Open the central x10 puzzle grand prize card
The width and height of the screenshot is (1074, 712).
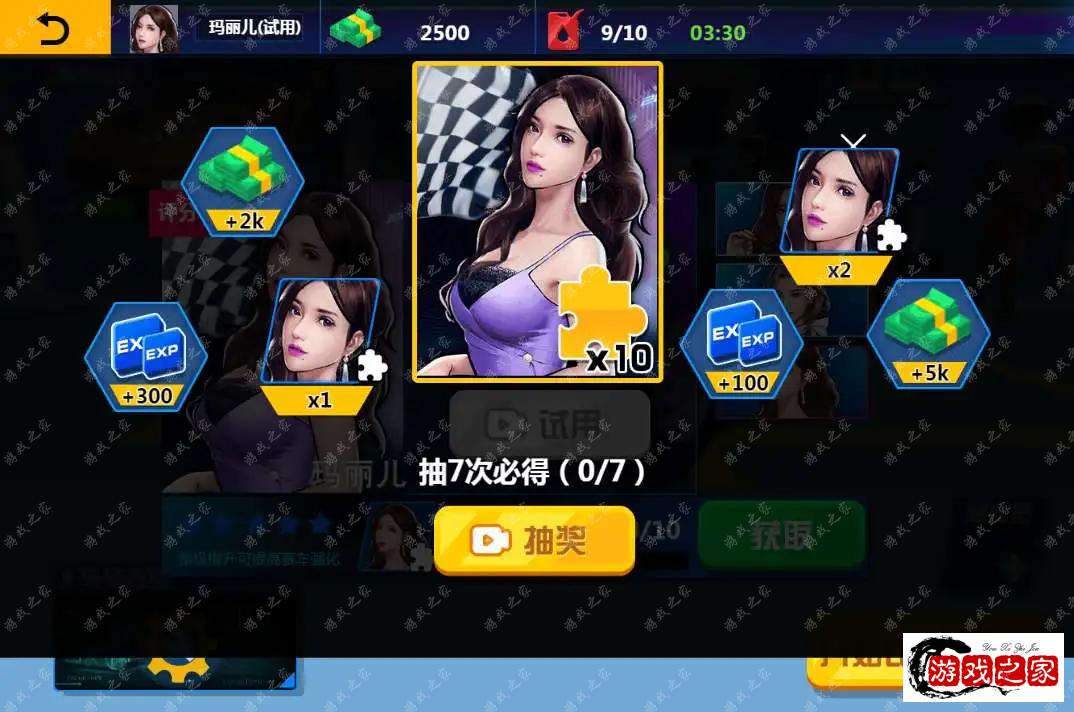(538, 222)
